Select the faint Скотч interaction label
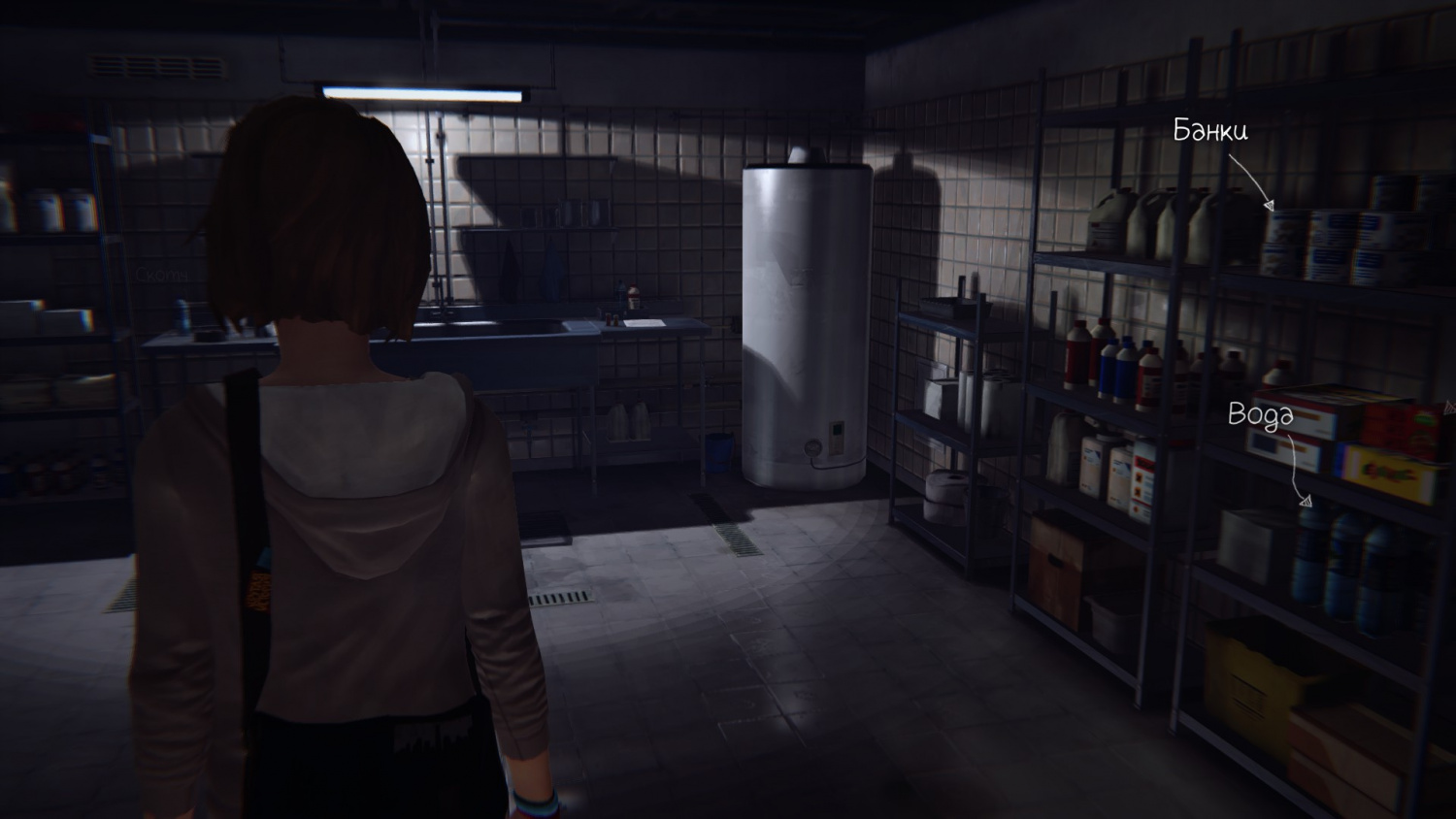This screenshot has height=819, width=1456. [x=161, y=275]
